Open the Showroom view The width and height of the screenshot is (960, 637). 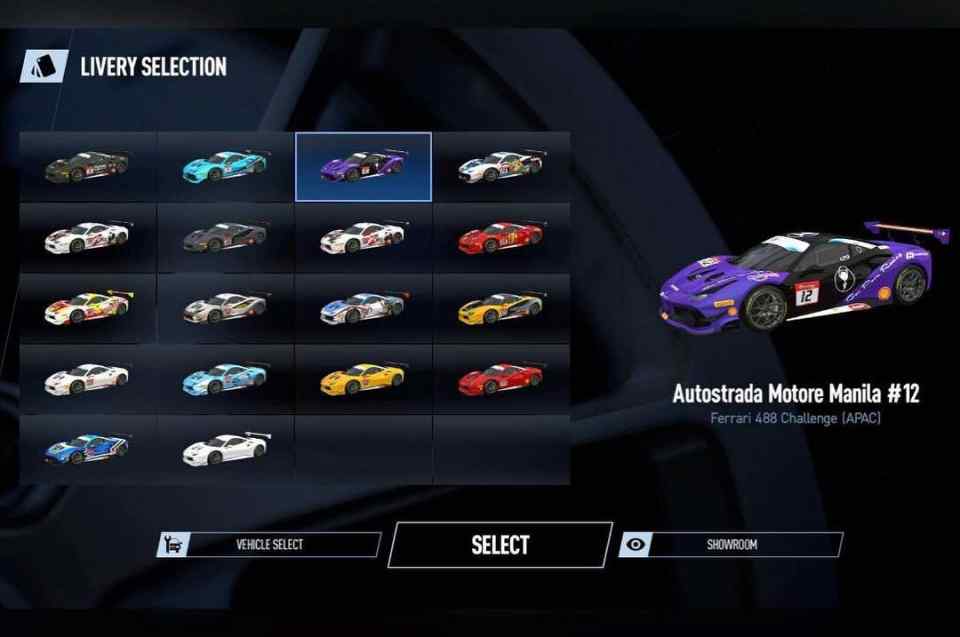point(731,545)
